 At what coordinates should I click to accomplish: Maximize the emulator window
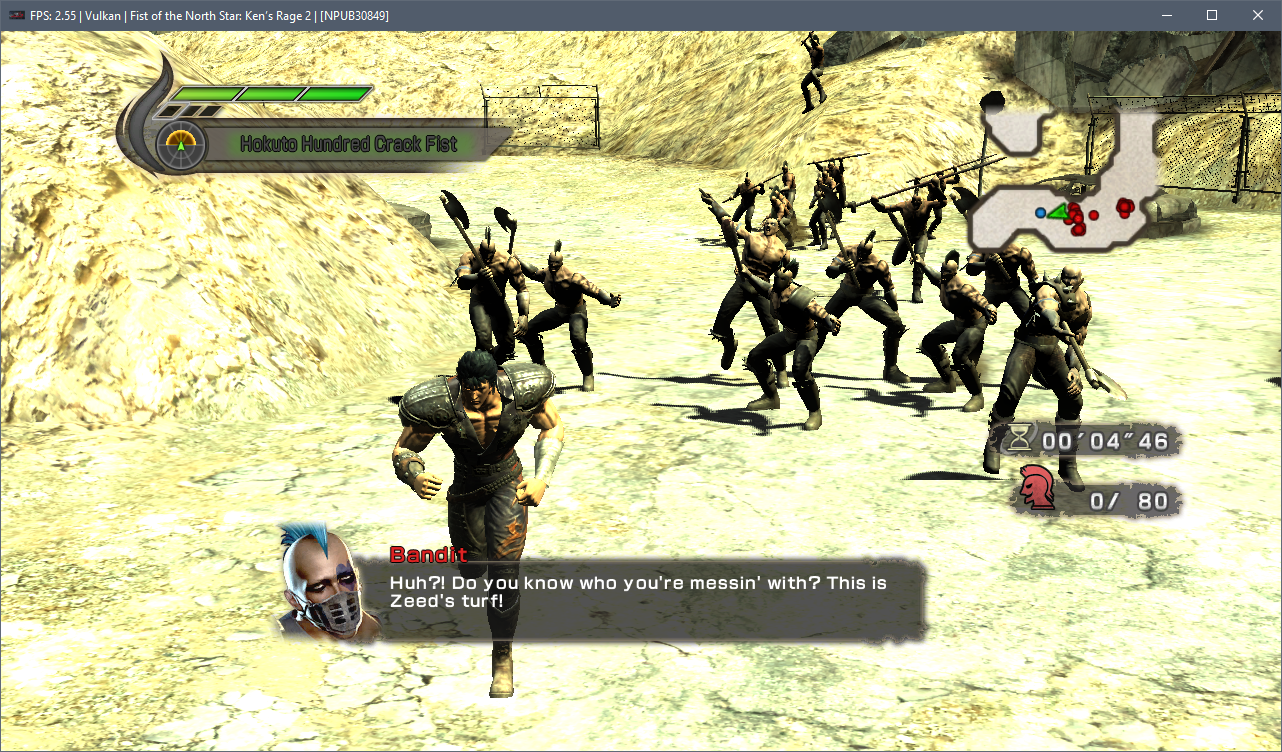(1211, 15)
